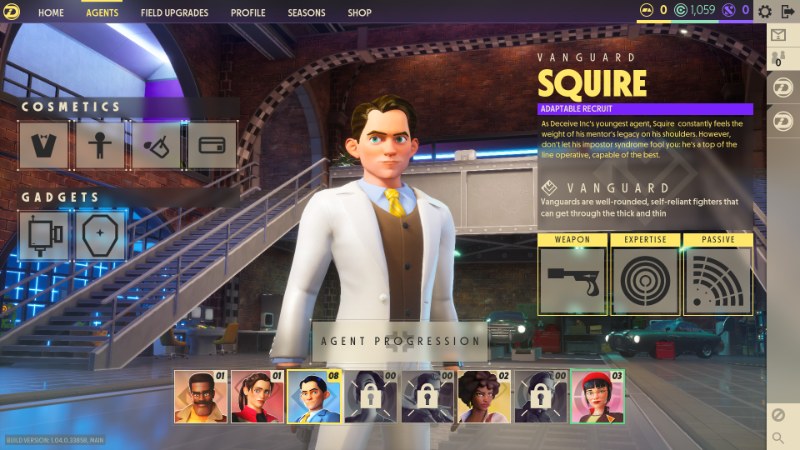800x450 pixels.
Task: Open the settings gear icon
Action: (x=765, y=12)
